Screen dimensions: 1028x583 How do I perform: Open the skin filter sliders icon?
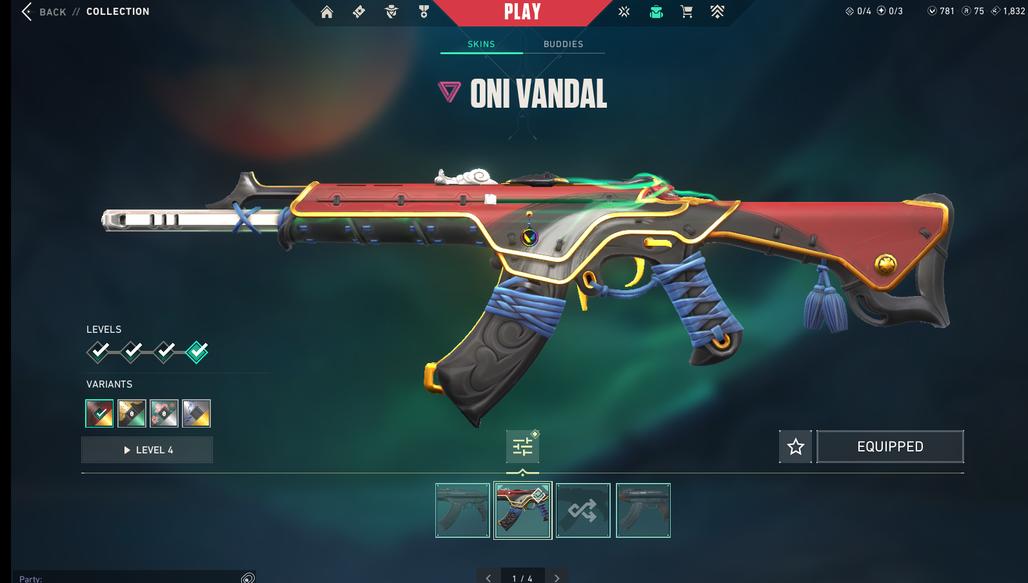522,447
